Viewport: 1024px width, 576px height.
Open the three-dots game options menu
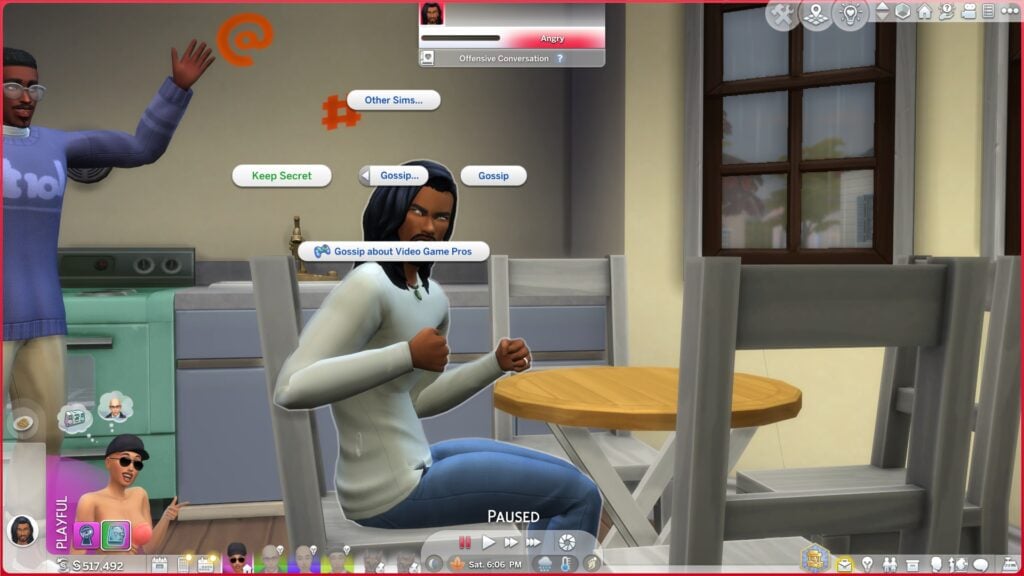[1009, 12]
